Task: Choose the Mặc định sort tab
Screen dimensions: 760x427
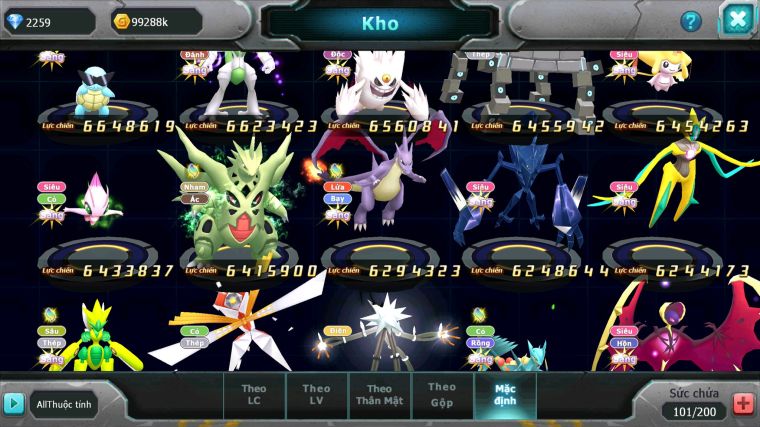Action: [505, 395]
